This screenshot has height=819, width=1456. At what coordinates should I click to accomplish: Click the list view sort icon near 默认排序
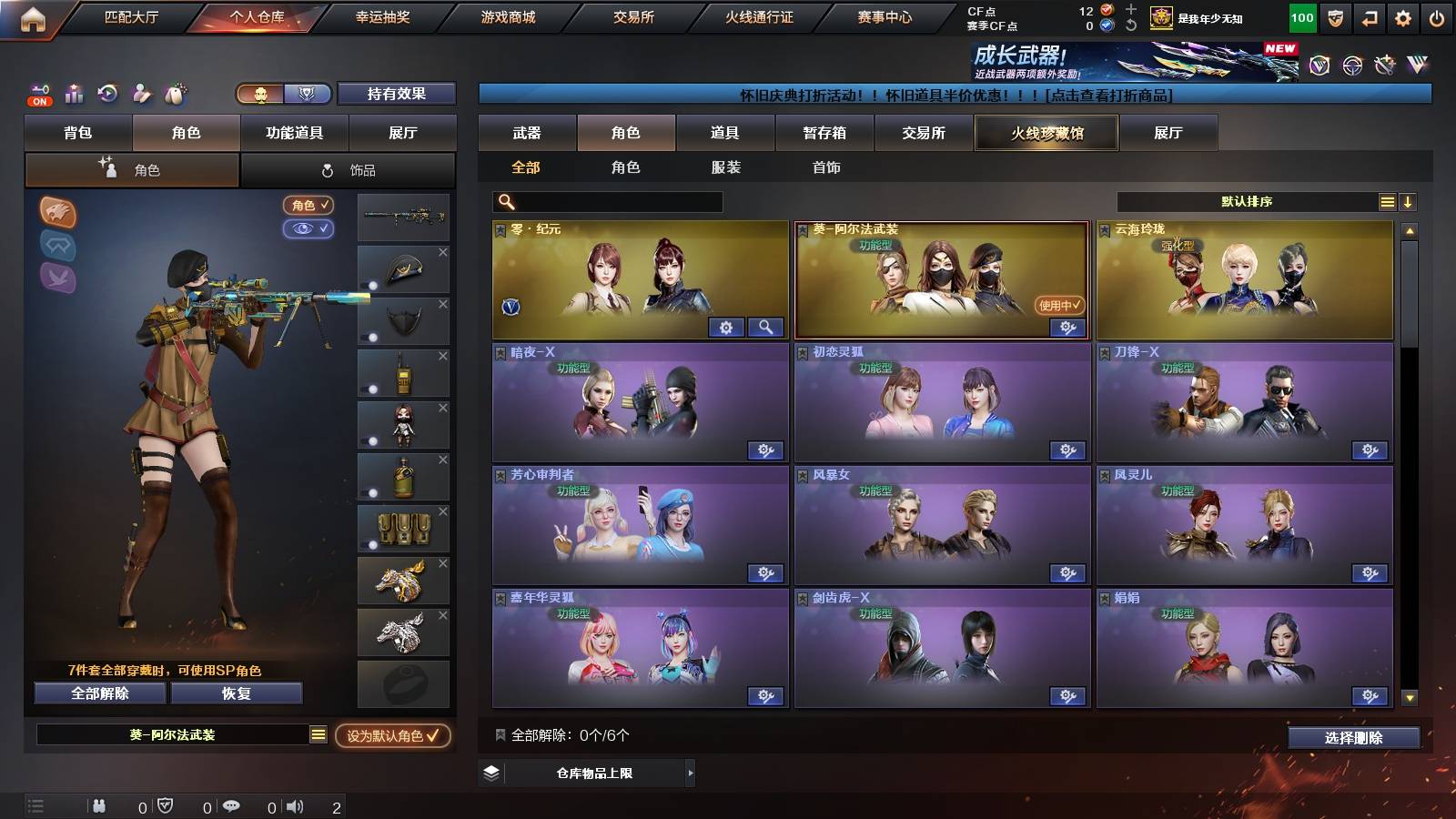[x=1386, y=201]
